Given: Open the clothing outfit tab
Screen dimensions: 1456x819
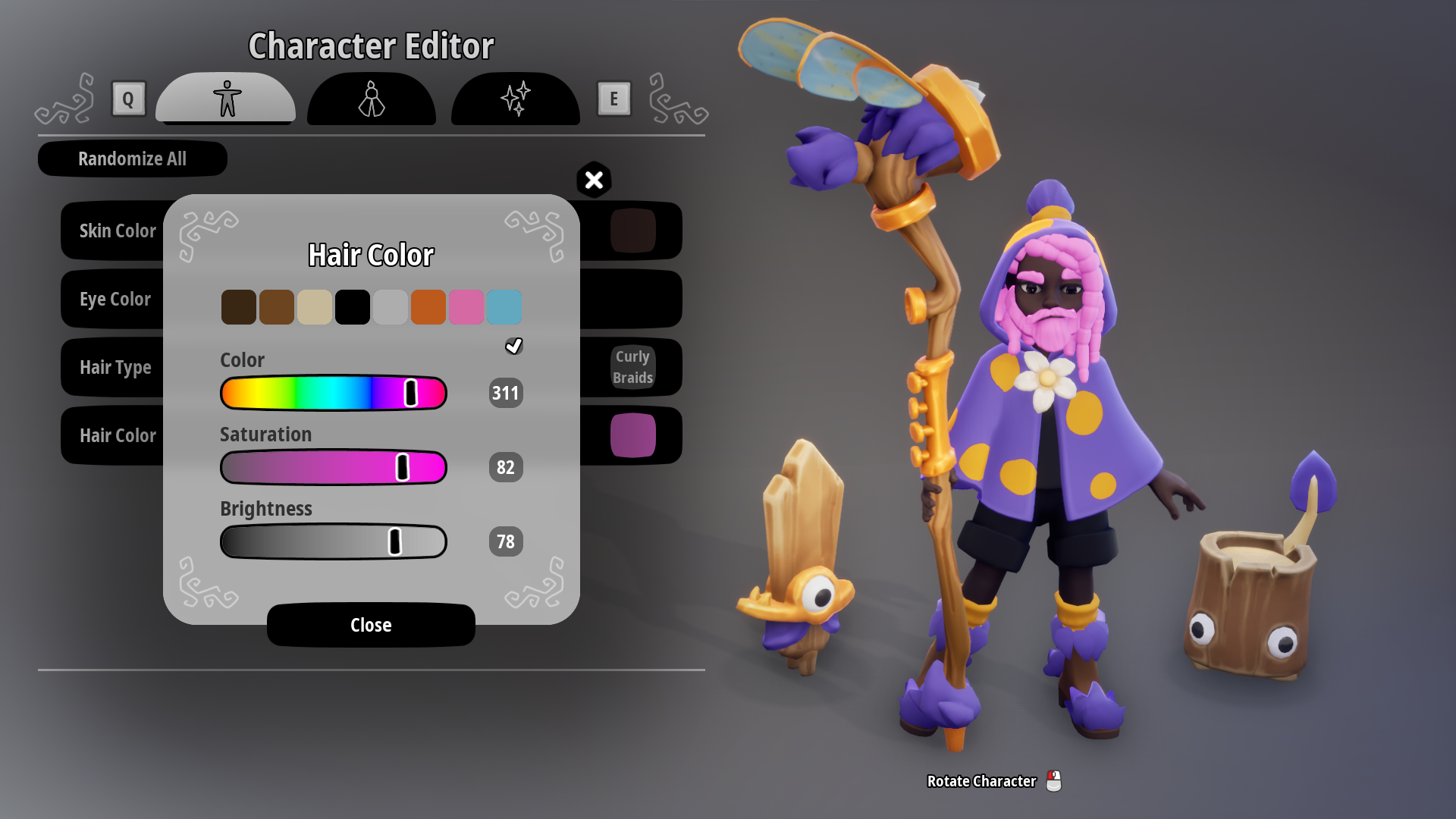Looking at the screenshot, I should click(371, 99).
